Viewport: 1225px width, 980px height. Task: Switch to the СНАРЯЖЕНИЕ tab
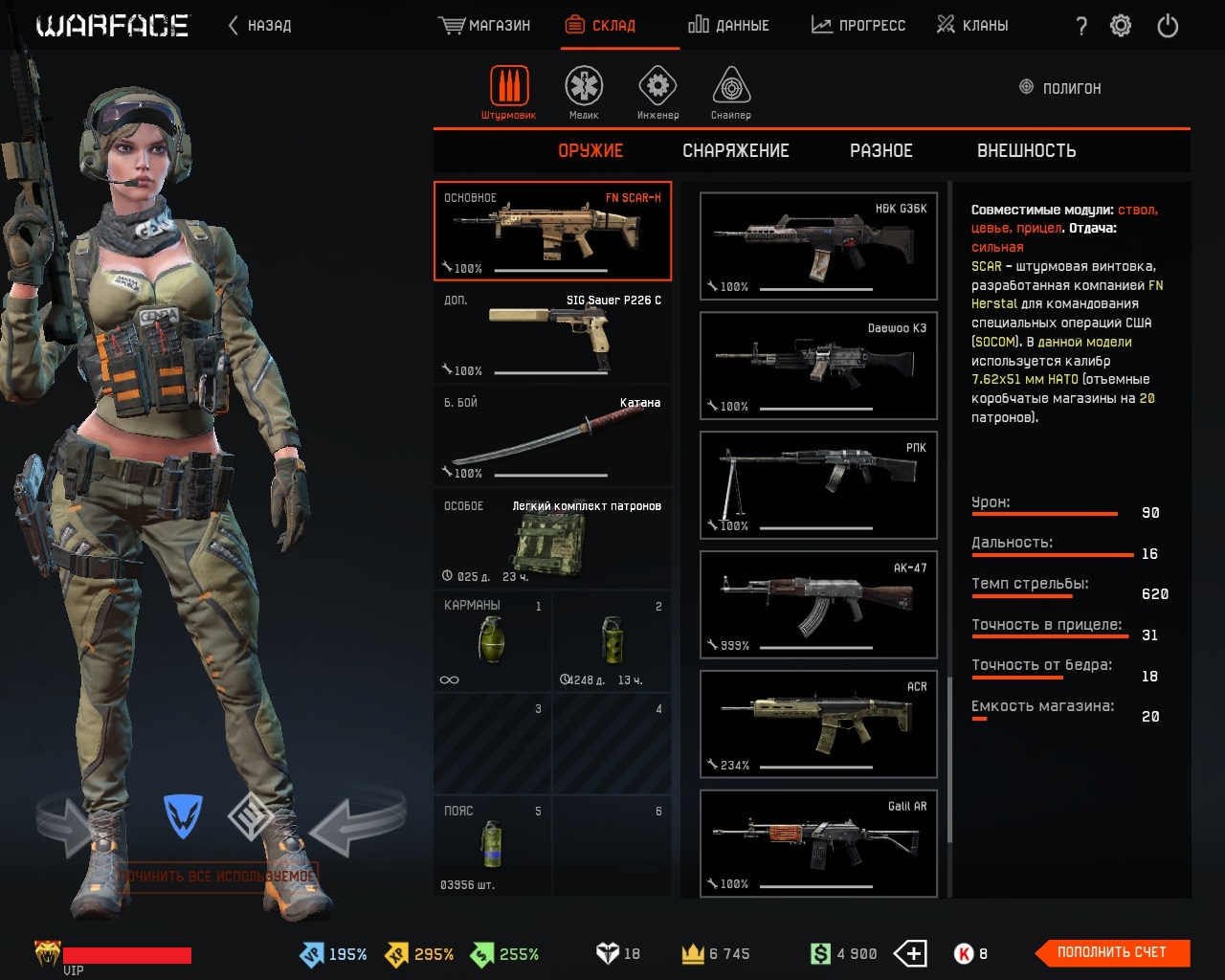pos(735,151)
